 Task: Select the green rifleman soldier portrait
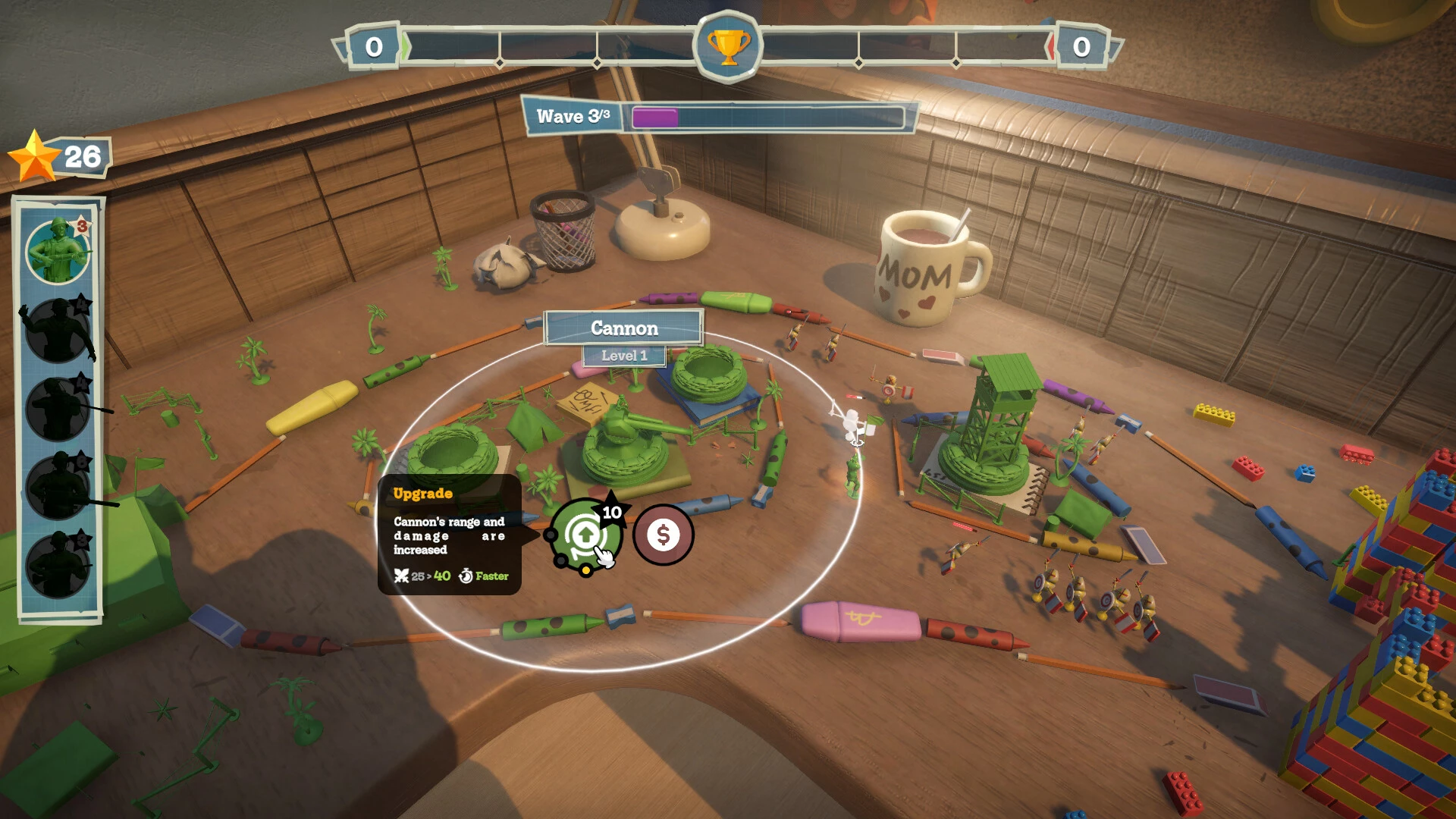[x=58, y=251]
